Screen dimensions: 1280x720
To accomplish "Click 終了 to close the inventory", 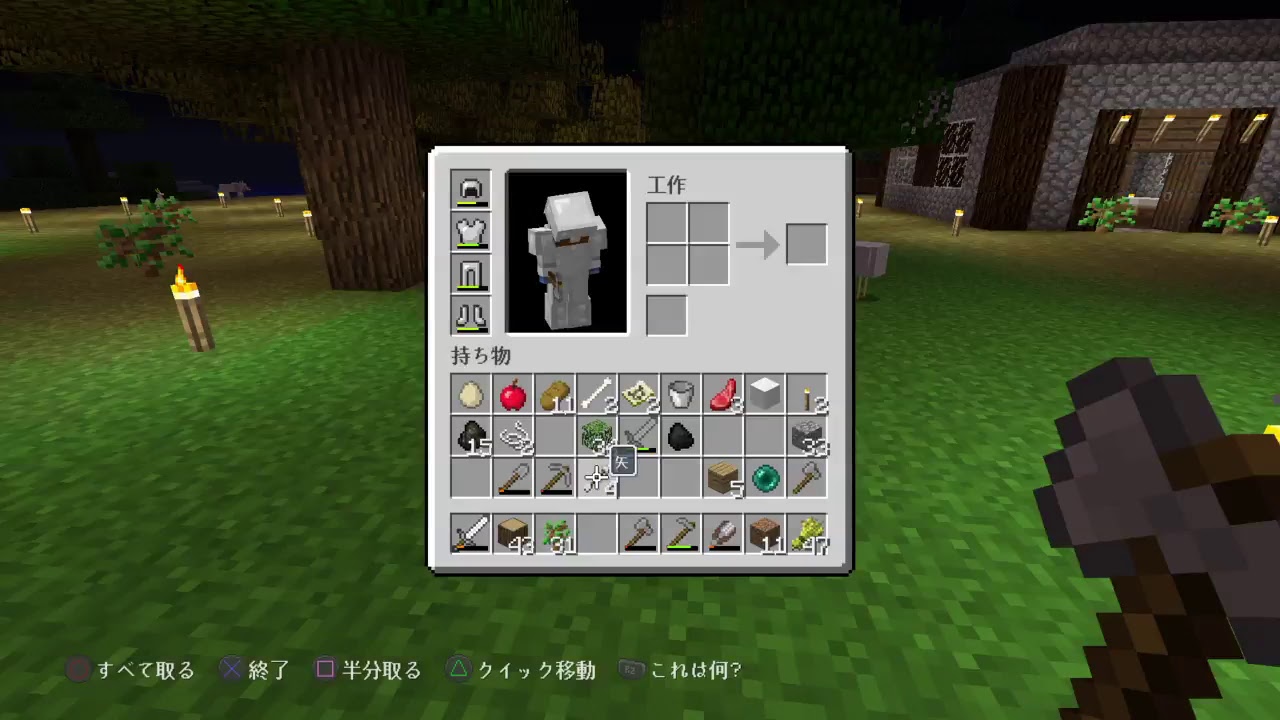I will point(264,670).
